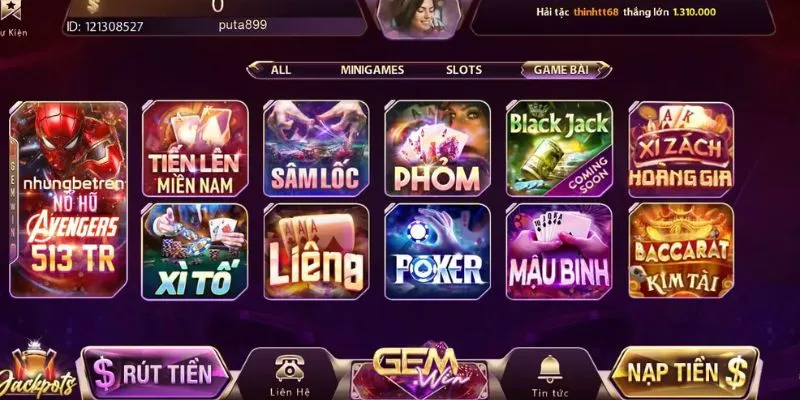Switch to the ALL games tab
Viewport: 800px width, 400px height.
pos(281,70)
